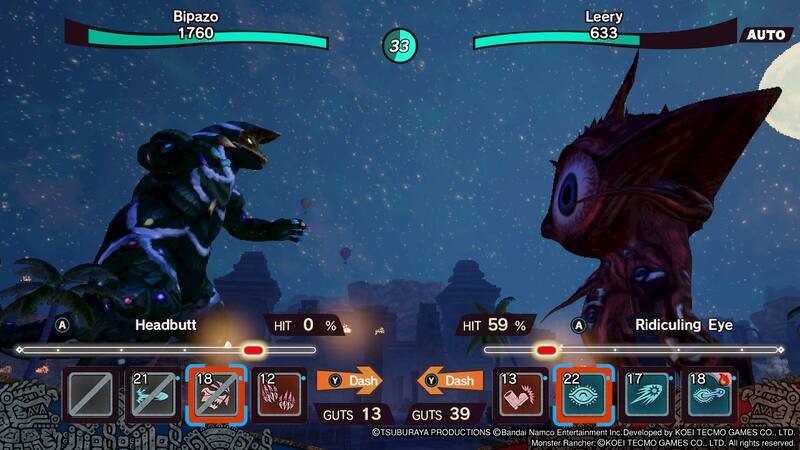Image resolution: width=800 pixels, height=450 pixels.
Task: Click the red marker on Leery's distance bar
Action: click(546, 350)
